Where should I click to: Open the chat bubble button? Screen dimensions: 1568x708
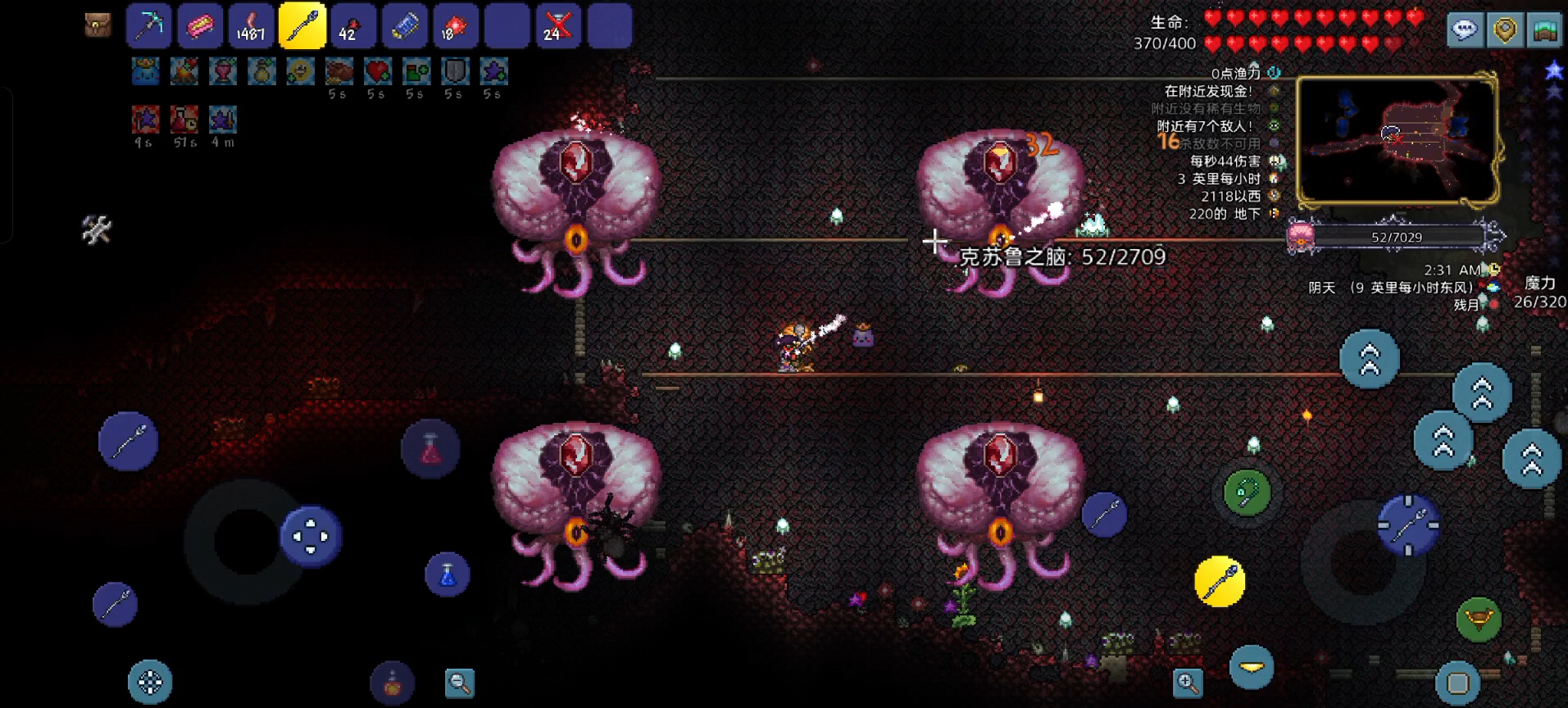pos(1465,30)
